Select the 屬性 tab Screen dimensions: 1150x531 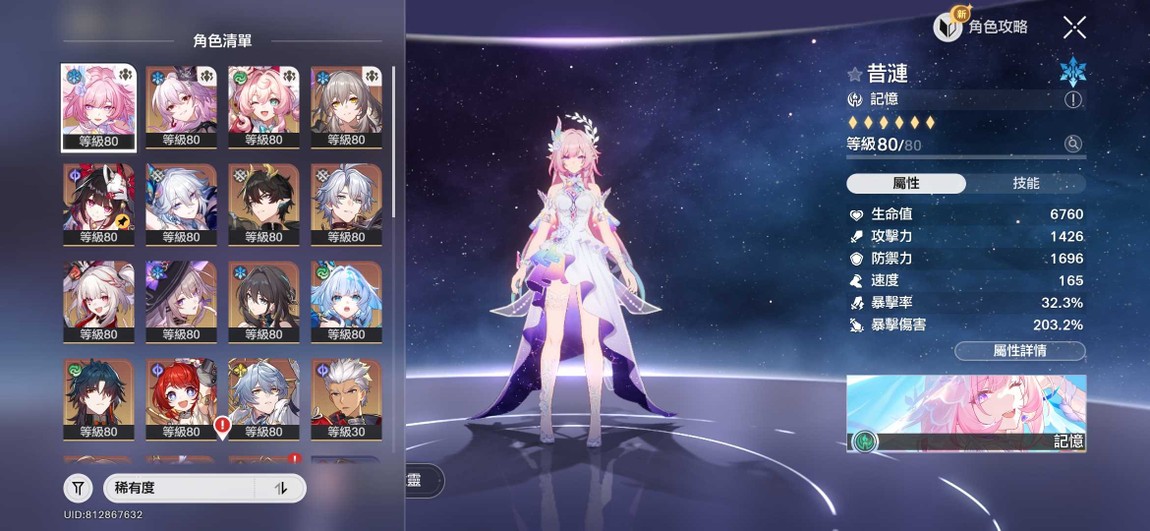click(x=906, y=183)
